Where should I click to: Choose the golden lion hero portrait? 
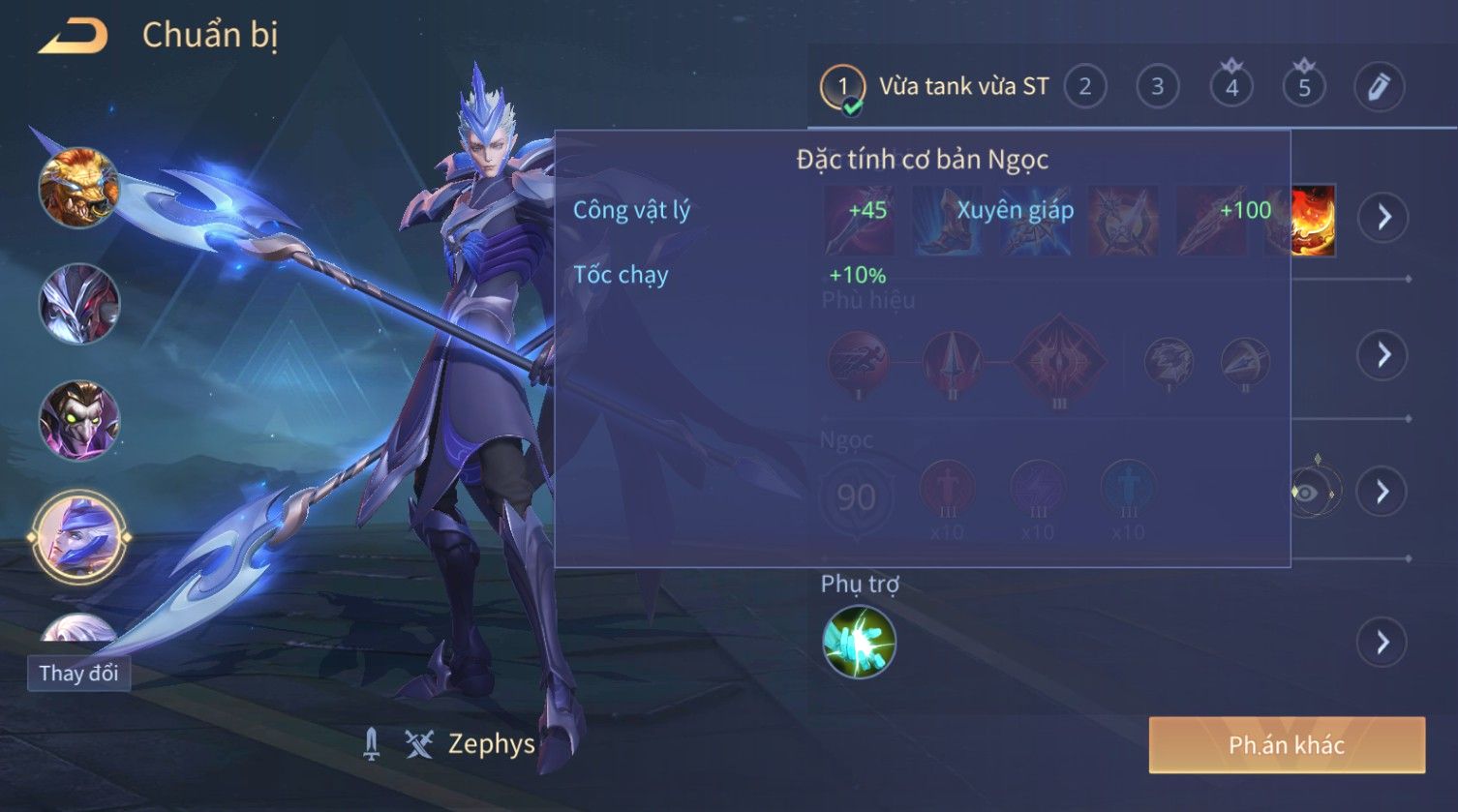(x=79, y=188)
